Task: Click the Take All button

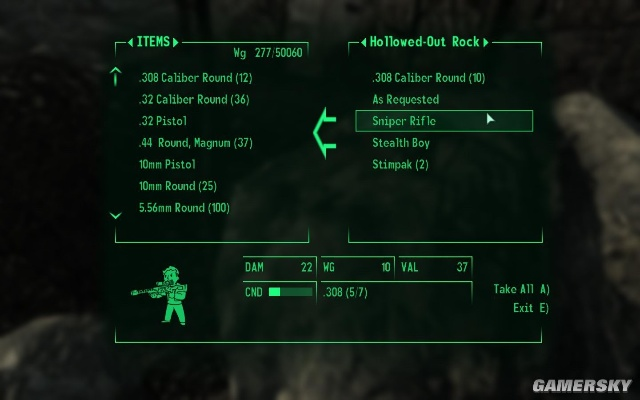Action: [x=521, y=289]
